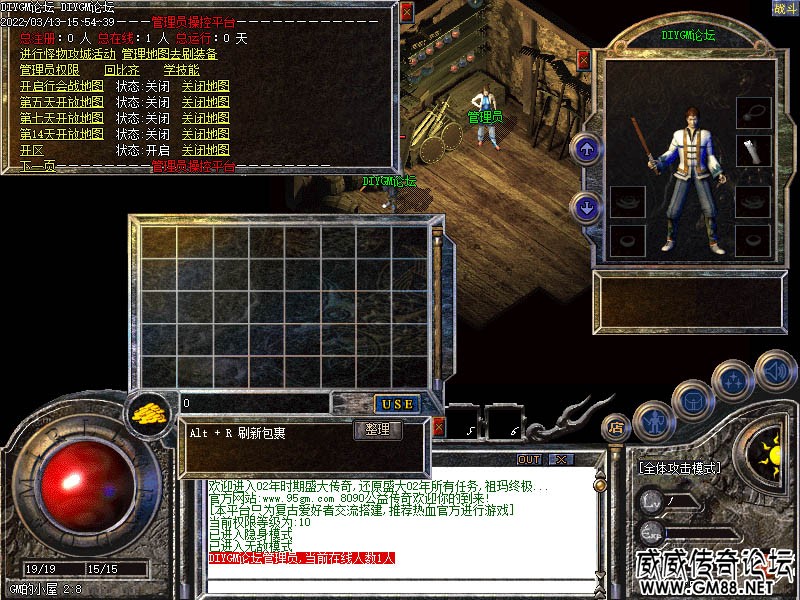Toggle the 战斗 mode button

pos(784,8)
